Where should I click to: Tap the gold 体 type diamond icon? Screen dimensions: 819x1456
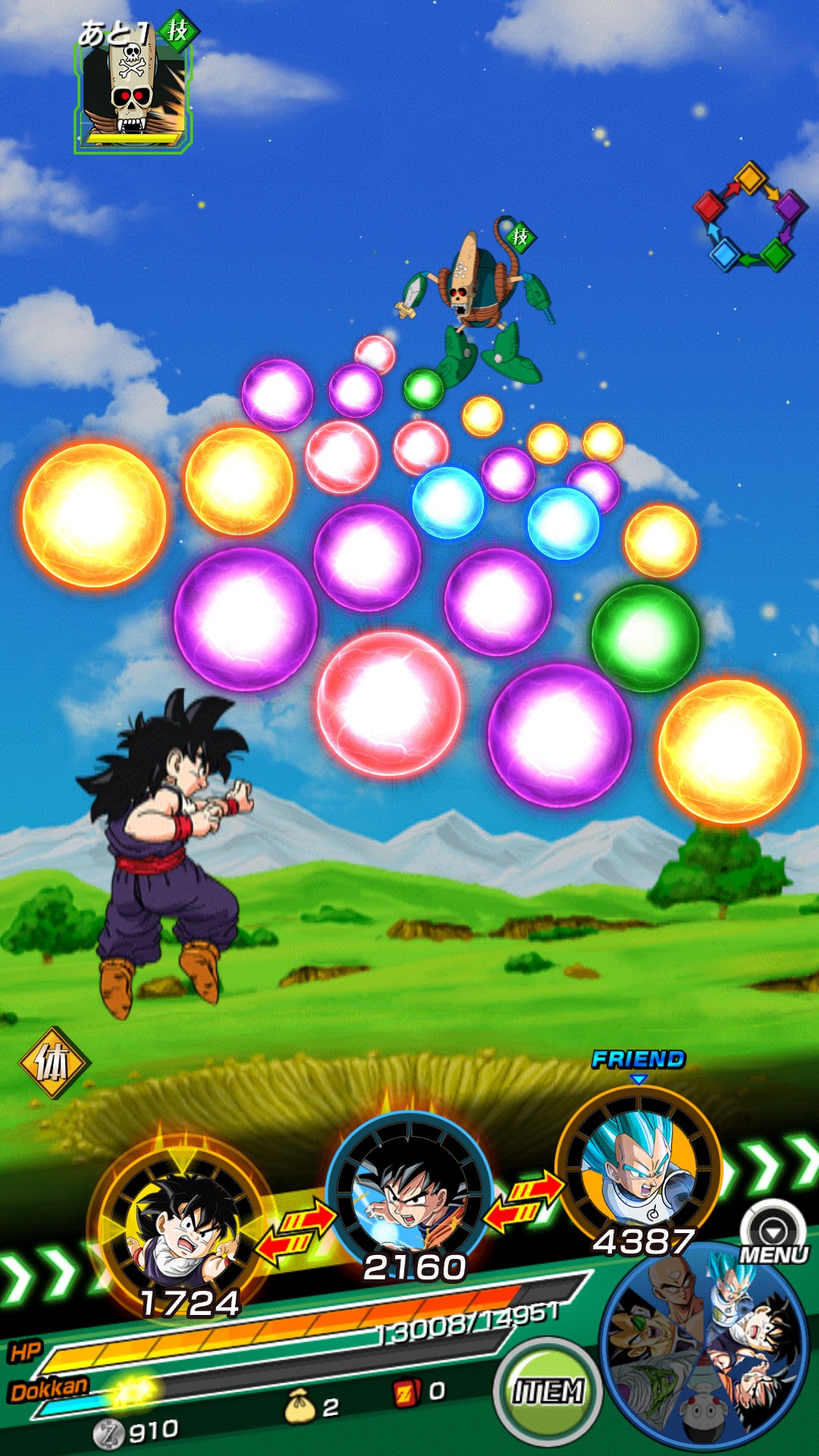[x=52, y=1063]
